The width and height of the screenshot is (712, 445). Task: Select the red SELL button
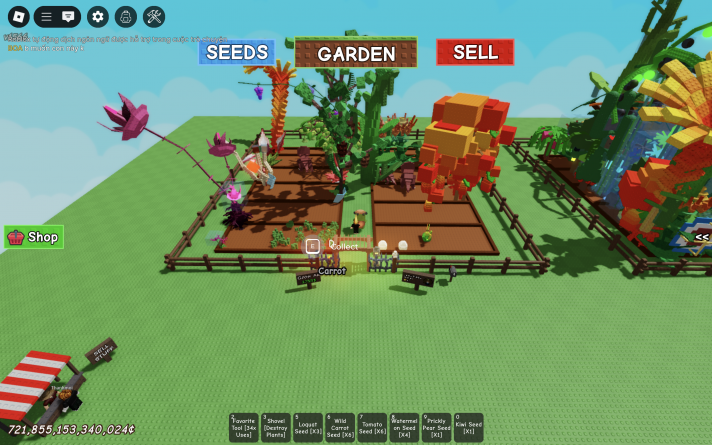[475, 52]
